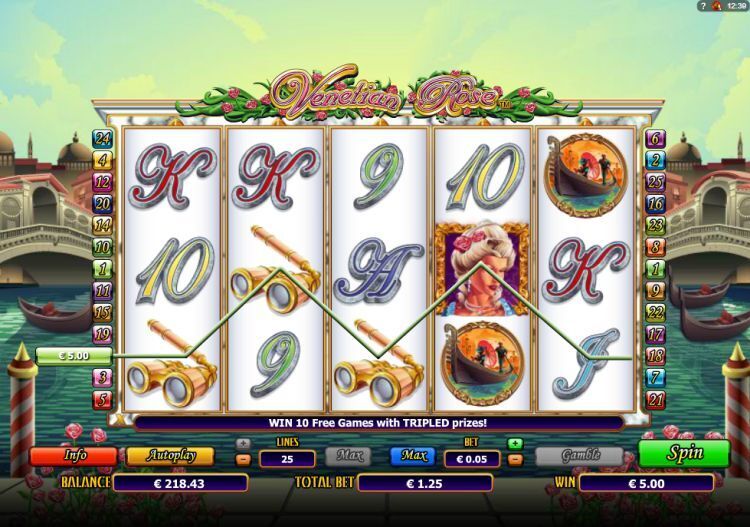Highlight payline marker number 20
Screen dimensions: 750x527
tap(102, 203)
